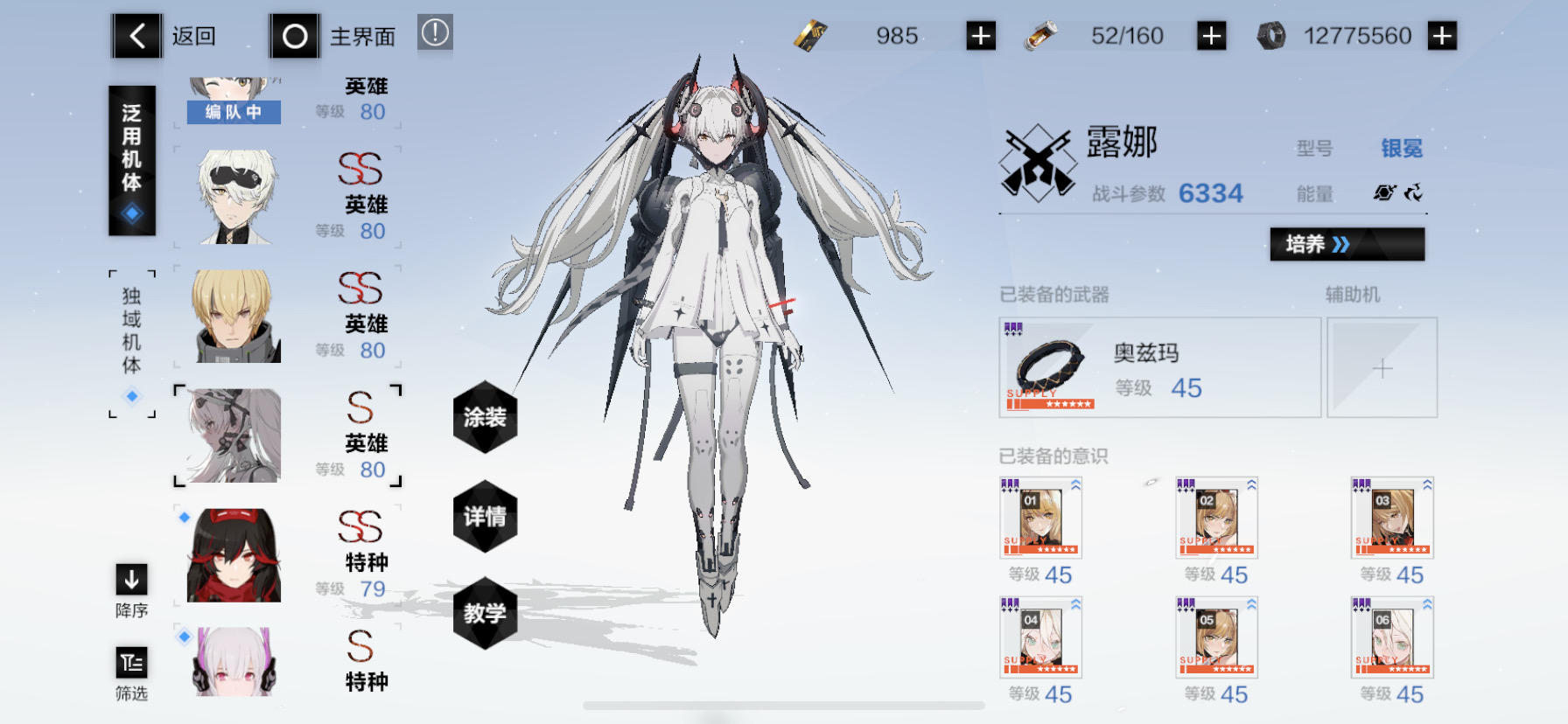Select the 泛用机体 tab

pyautogui.click(x=132, y=149)
